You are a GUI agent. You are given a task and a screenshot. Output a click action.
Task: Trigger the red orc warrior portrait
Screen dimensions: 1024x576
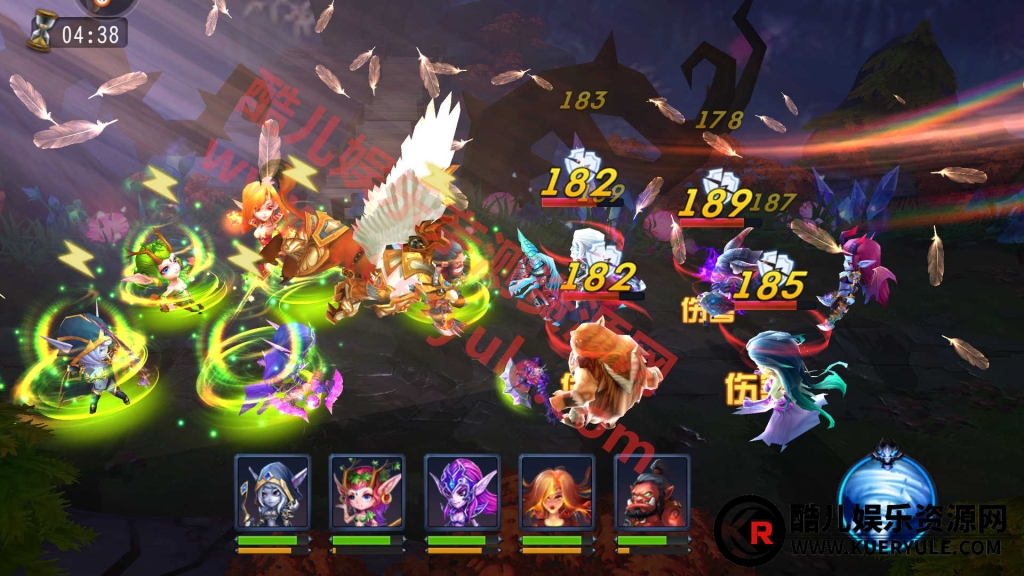coord(651,491)
